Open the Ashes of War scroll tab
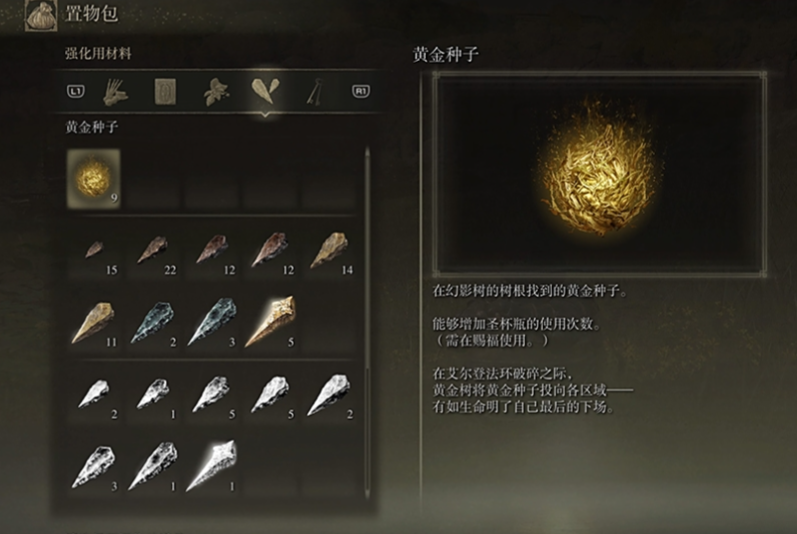797x534 pixels. click(165, 92)
